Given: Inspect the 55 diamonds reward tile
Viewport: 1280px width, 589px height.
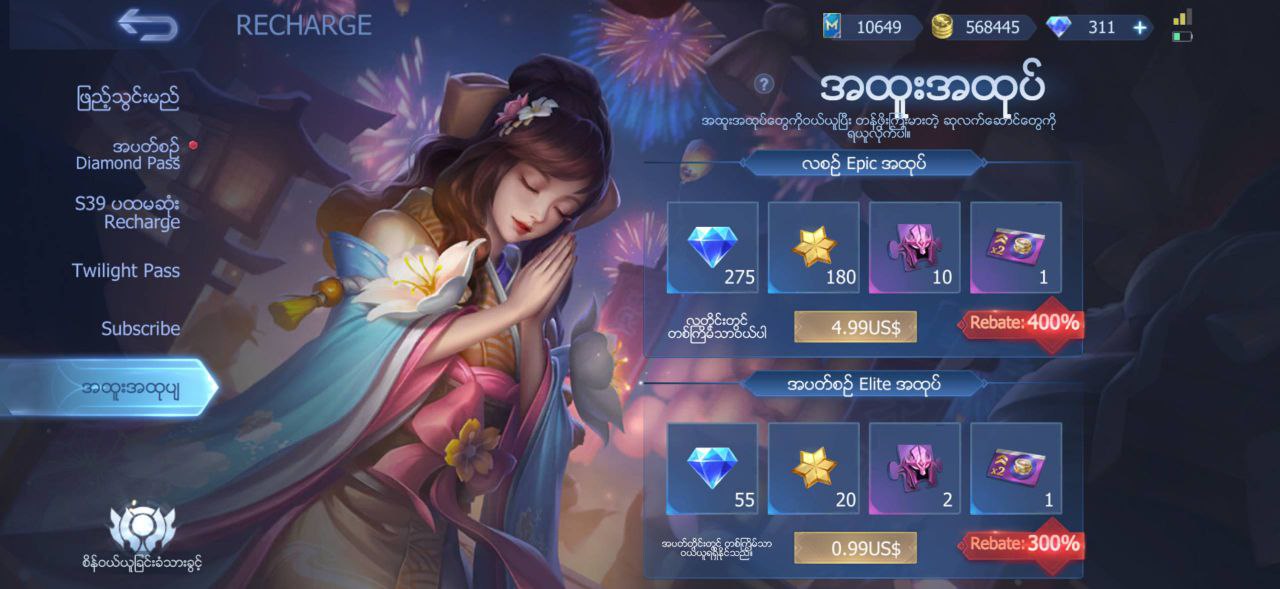Looking at the screenshot, I should point(713,469).
